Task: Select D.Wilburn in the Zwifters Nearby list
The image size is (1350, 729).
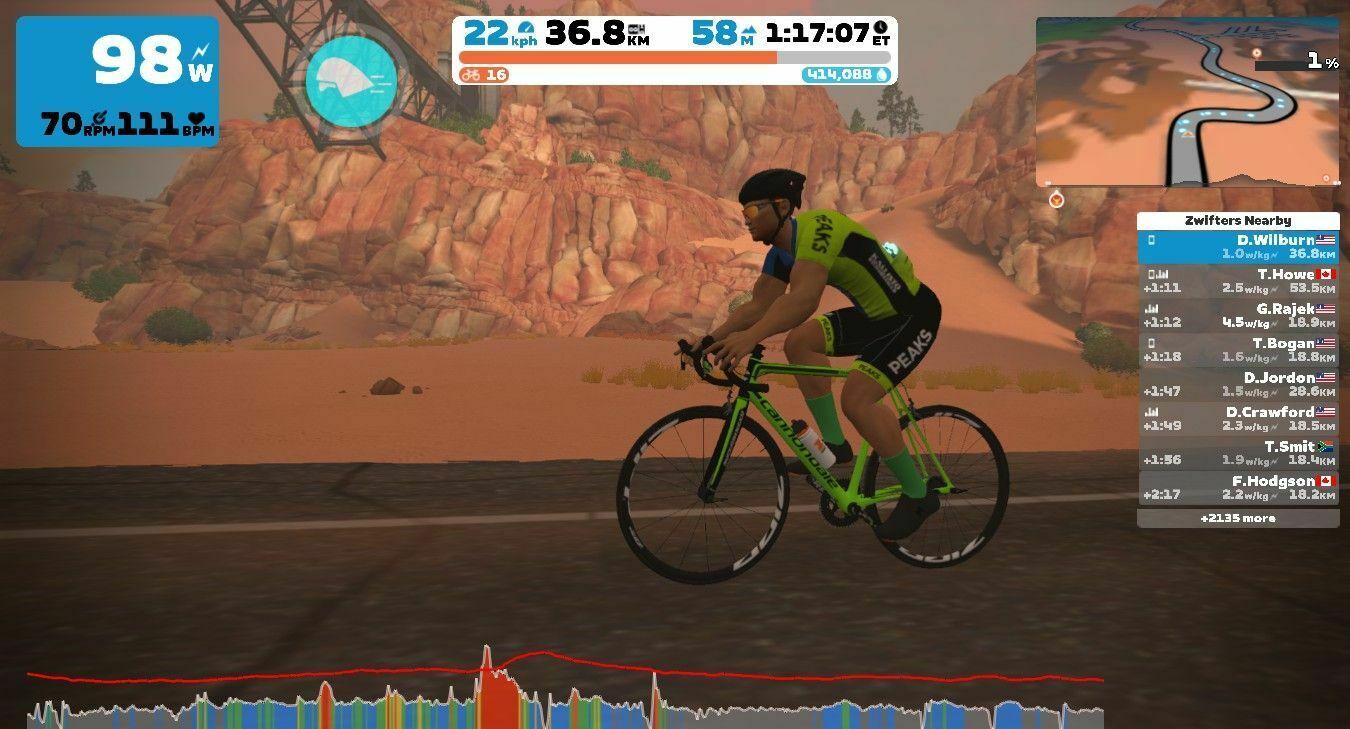Action: tap(1238, 247)
